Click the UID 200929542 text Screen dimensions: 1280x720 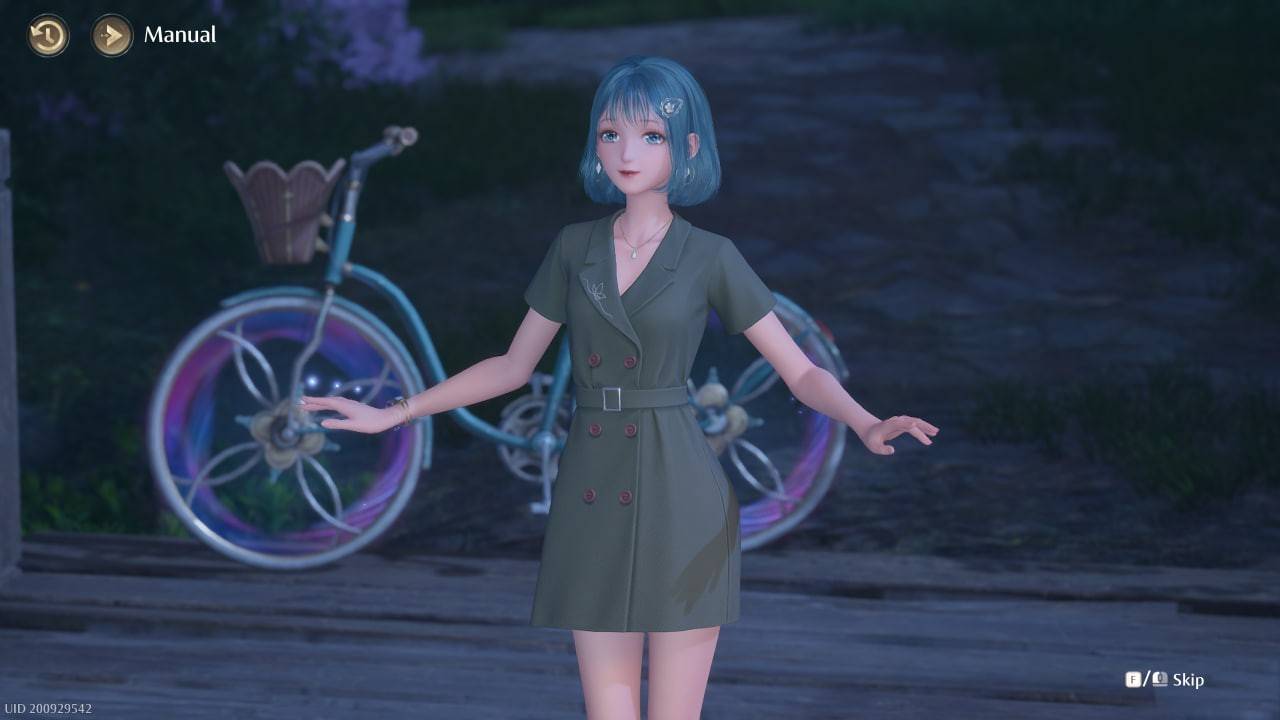tap(48, 707)
